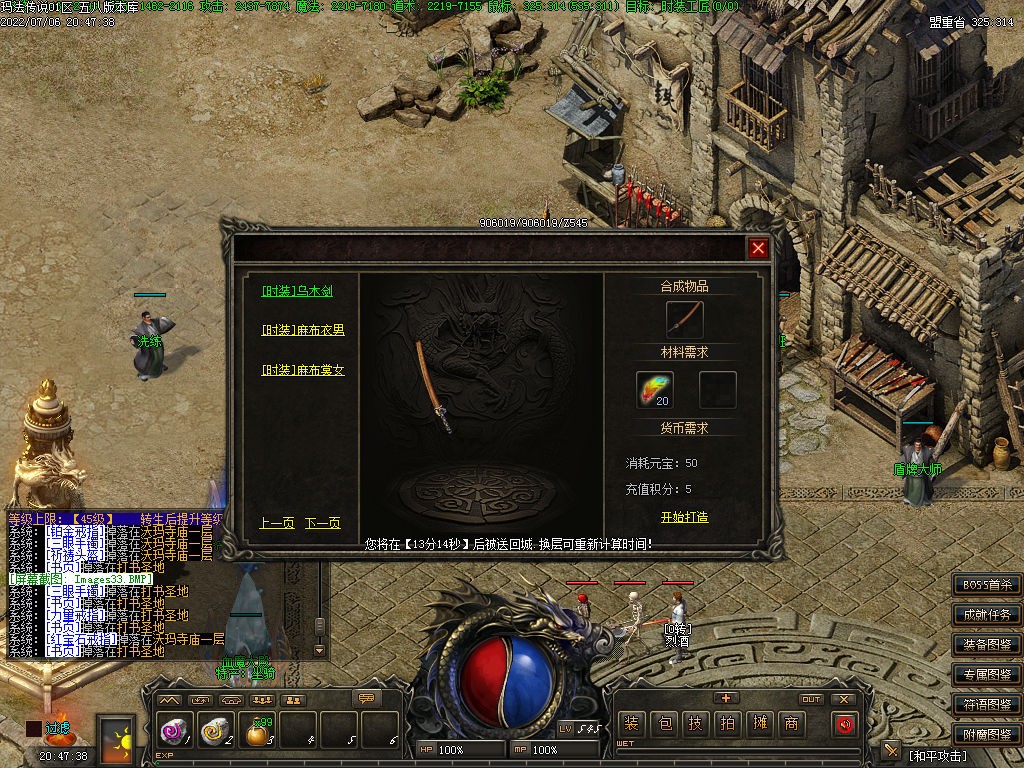
Task: Open the shop with 商 button
Action: click(791, 723)
